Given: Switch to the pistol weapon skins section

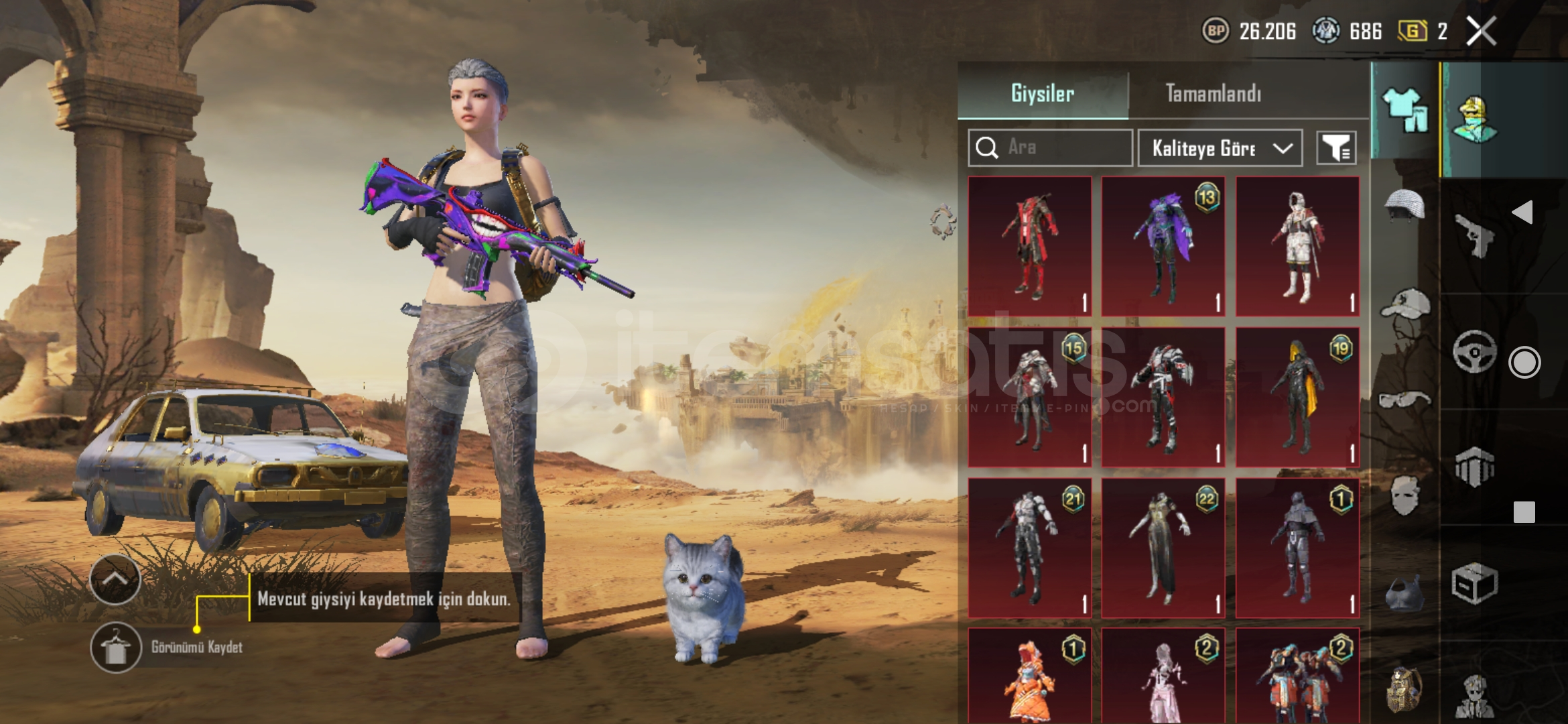Looking at the screenshot, I should click(x=1474, y=235).
